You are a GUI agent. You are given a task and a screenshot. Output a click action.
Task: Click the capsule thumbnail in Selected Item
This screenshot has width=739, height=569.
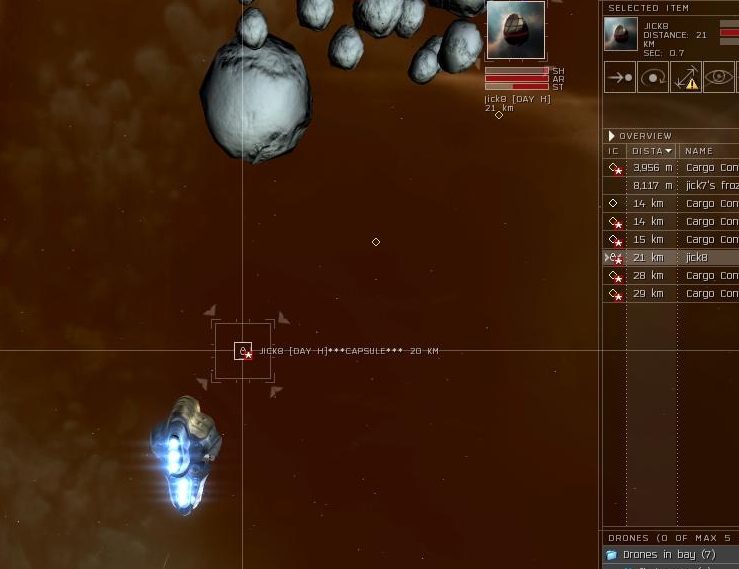621,34
